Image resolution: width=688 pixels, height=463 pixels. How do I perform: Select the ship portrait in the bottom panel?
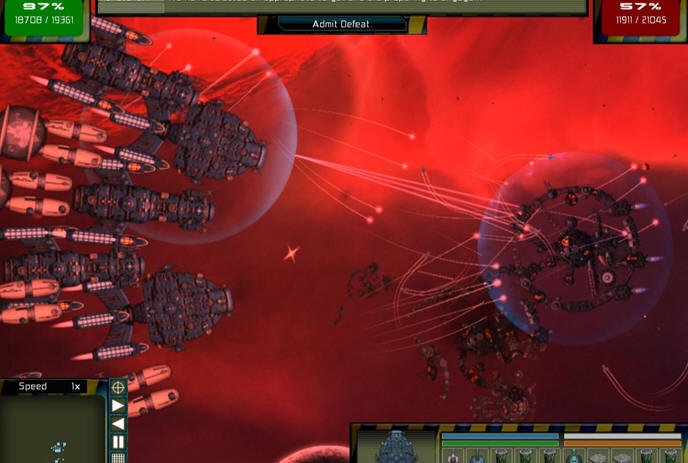[x=398, y=445]
